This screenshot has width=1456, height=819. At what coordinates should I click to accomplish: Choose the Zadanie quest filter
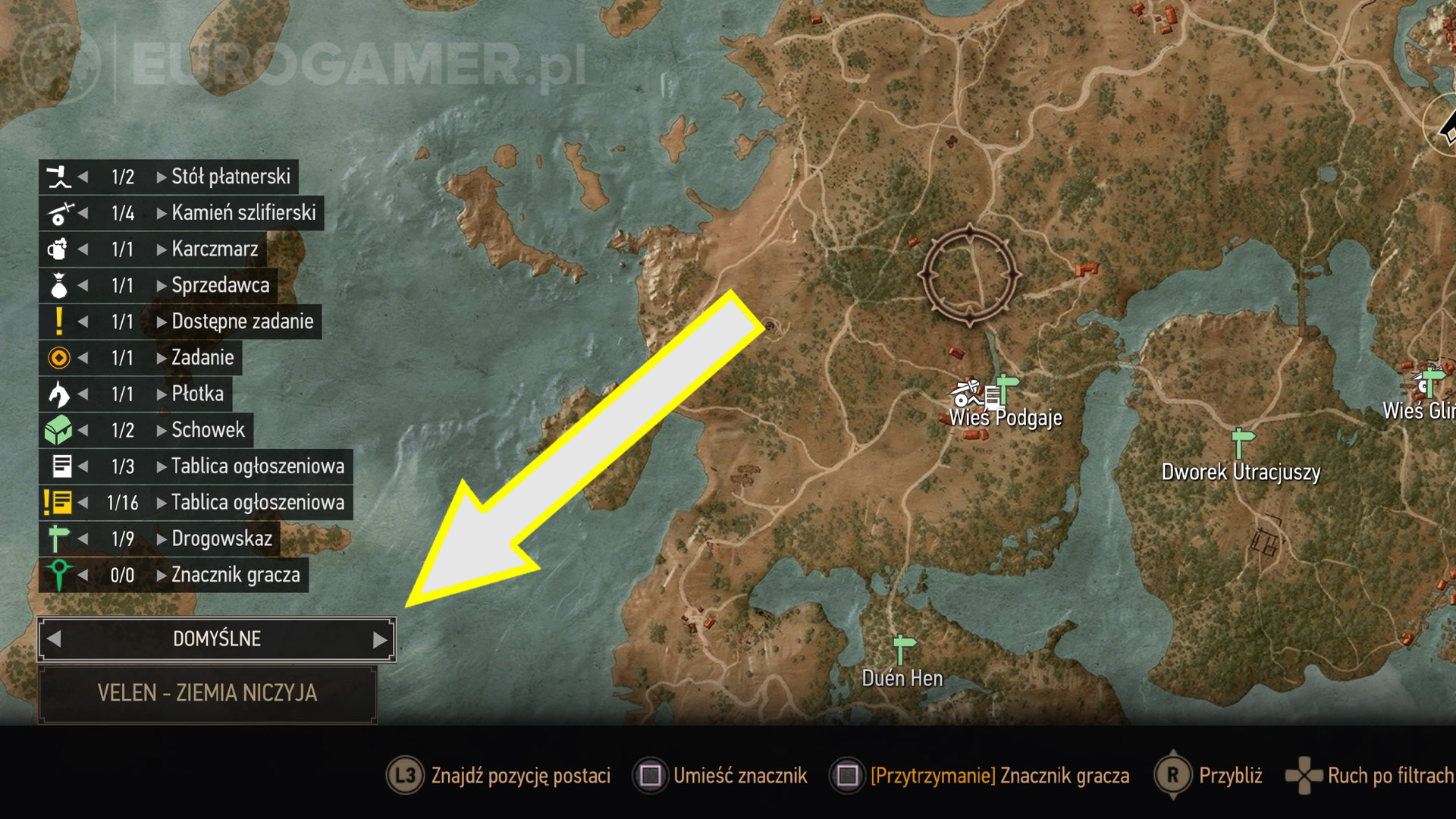tap(202, 358)
